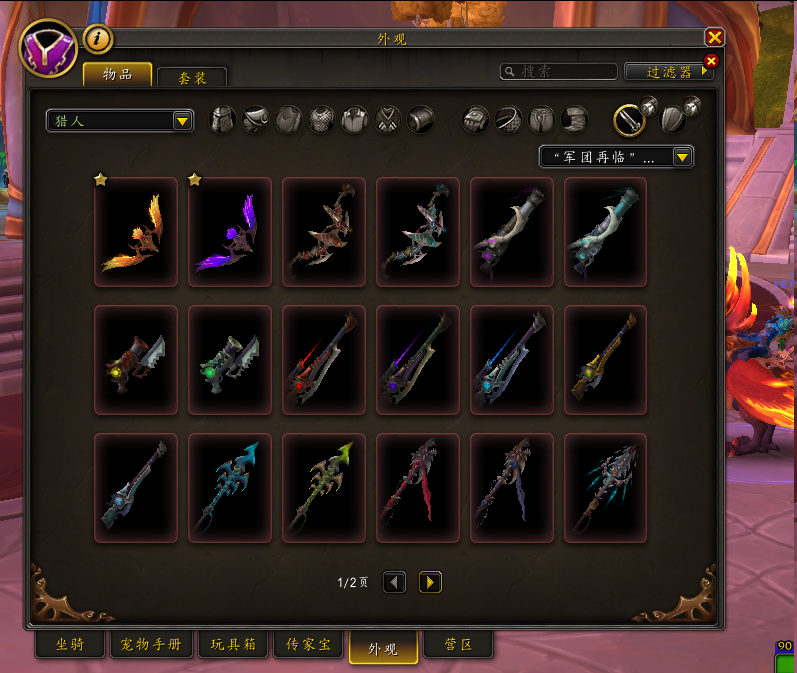This screenshot has width=797, height=673.
Task: Select the 物品 items tab
Action: point(118,75)
